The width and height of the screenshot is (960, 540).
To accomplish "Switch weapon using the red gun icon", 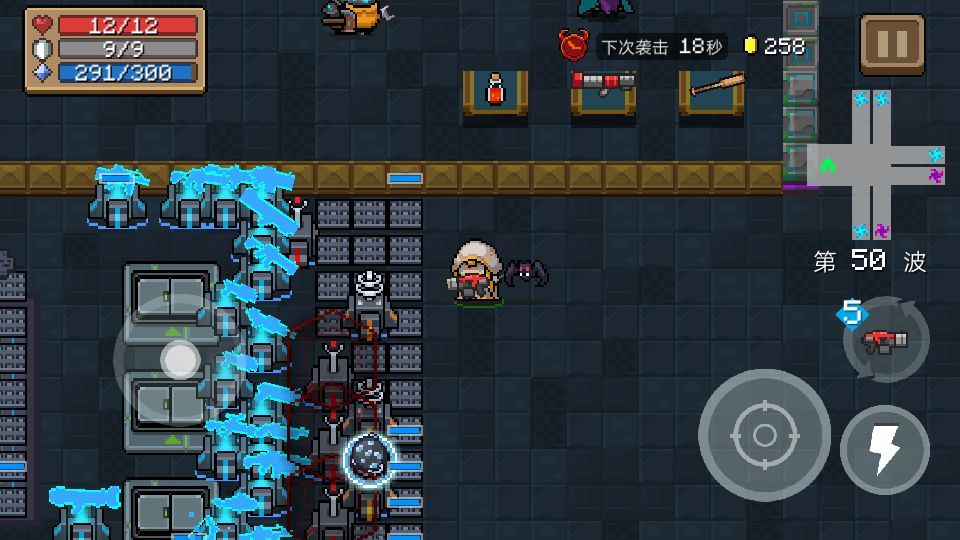I will [x=886, y=340].
